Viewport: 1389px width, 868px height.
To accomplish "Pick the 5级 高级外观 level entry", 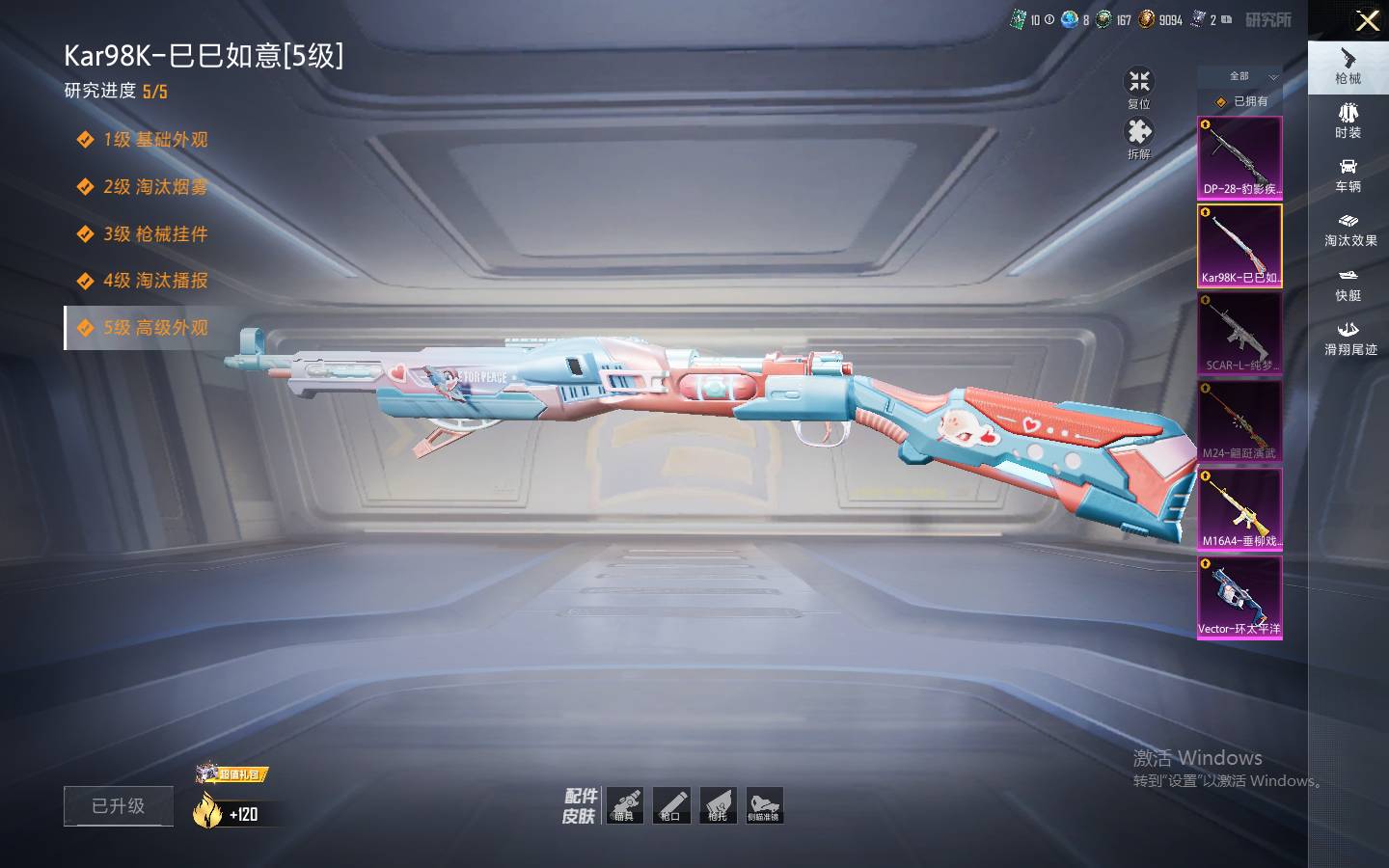I will [154, 328].
